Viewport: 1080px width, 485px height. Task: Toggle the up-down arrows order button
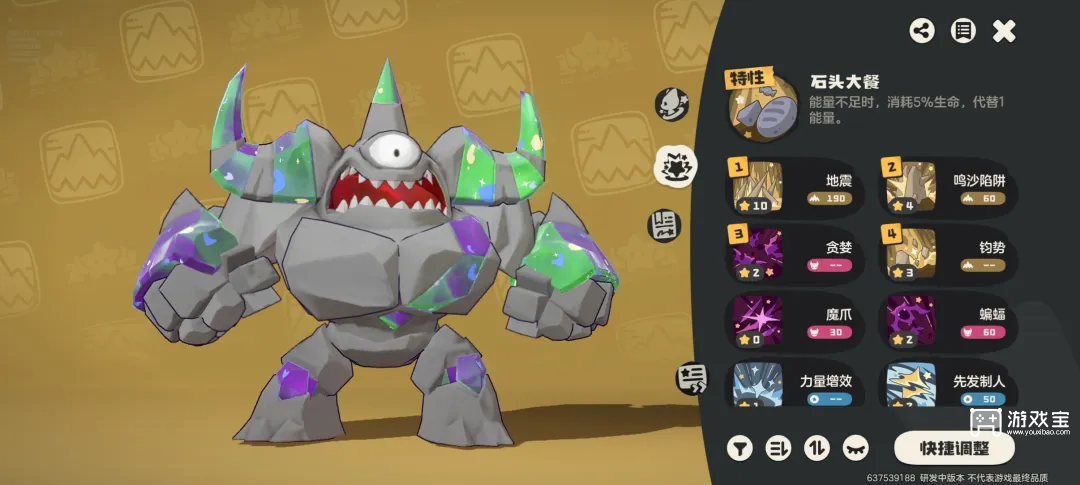[x=817, y=447]
